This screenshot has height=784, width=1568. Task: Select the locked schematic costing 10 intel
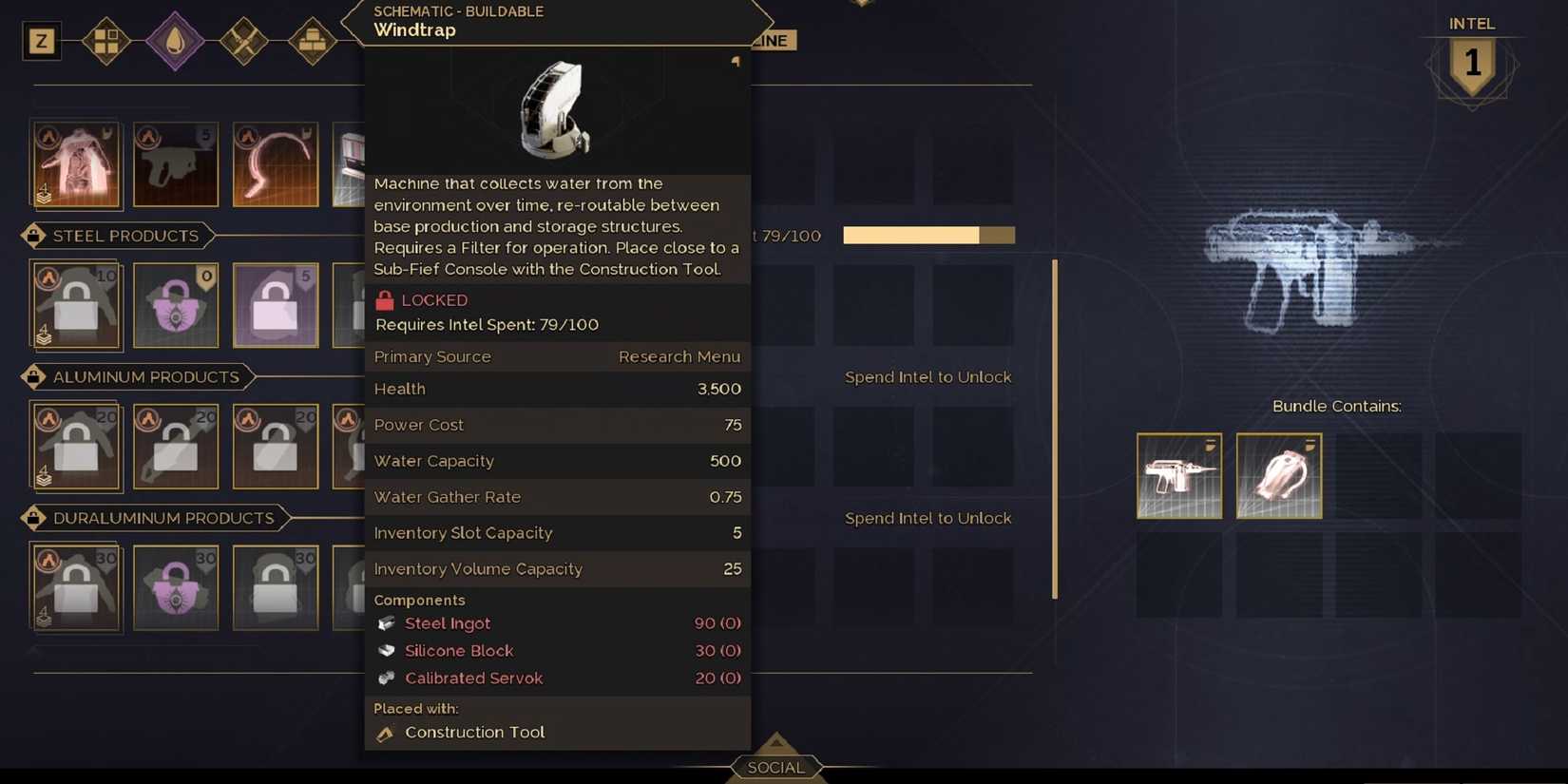pos(75,305)
